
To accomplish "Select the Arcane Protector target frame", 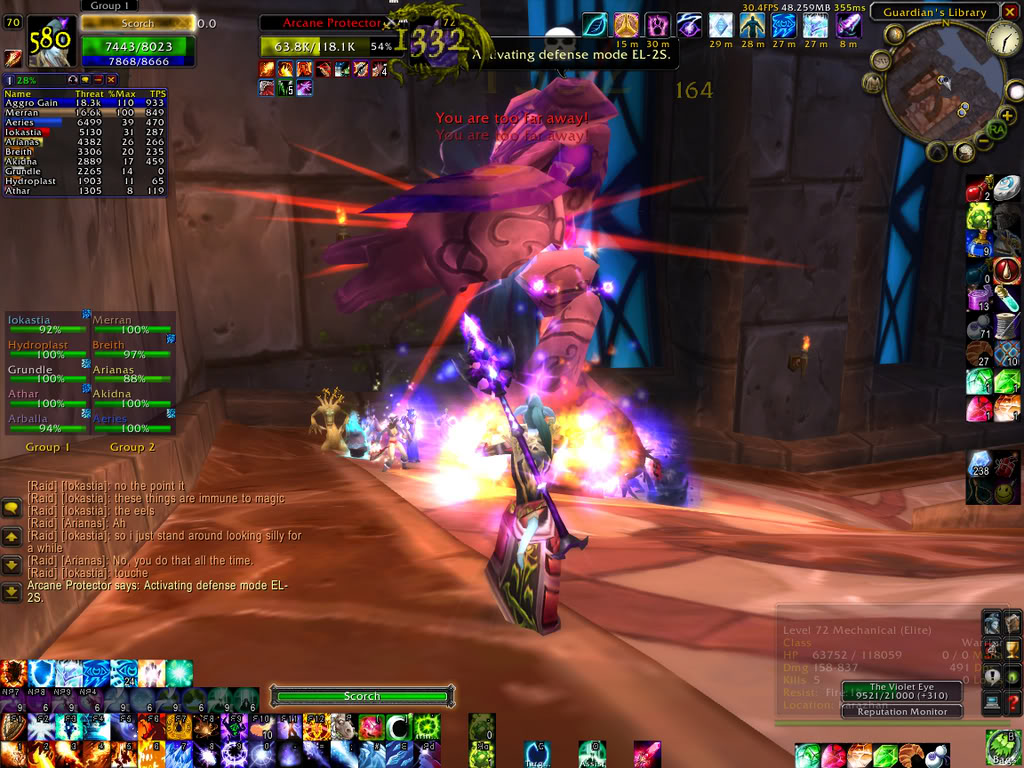I will tap(328, 22).
